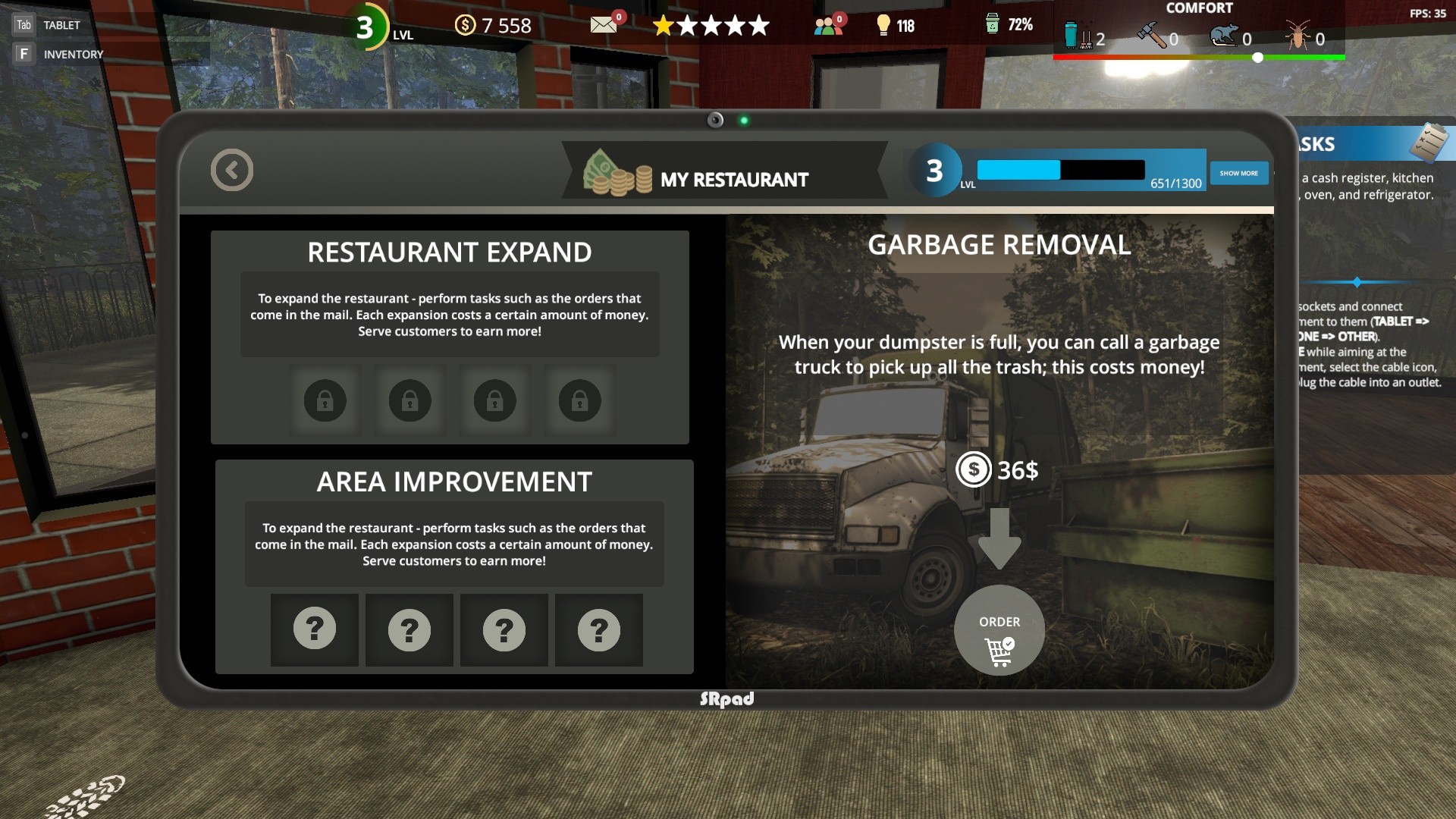Image resolution: width=1456 pixels, height=819 pixels.
Task: Open the first locked Restaurant Expand slot
Action: [x=325, y=400]
